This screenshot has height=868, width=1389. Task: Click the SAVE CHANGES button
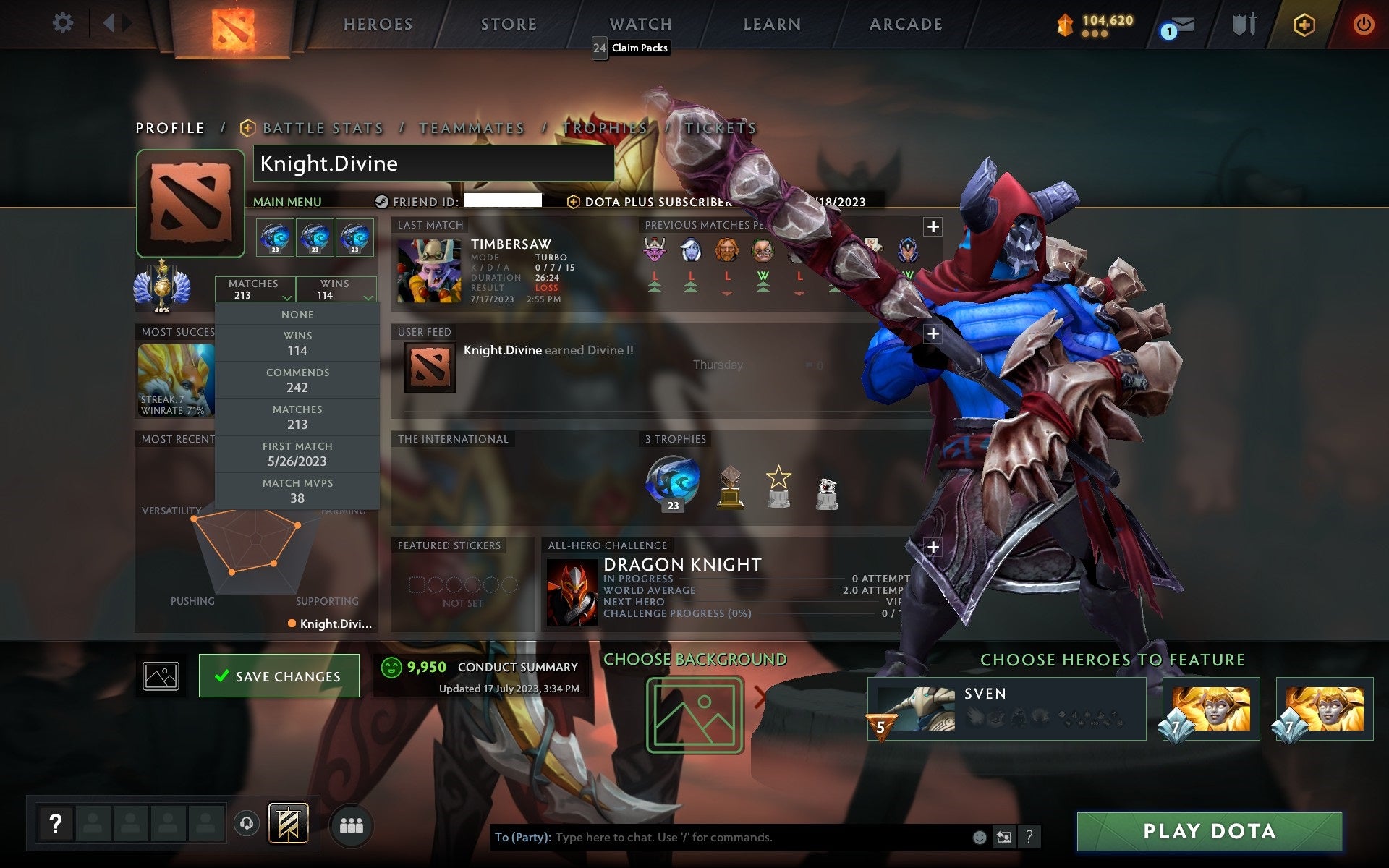[x=279, y=675]
